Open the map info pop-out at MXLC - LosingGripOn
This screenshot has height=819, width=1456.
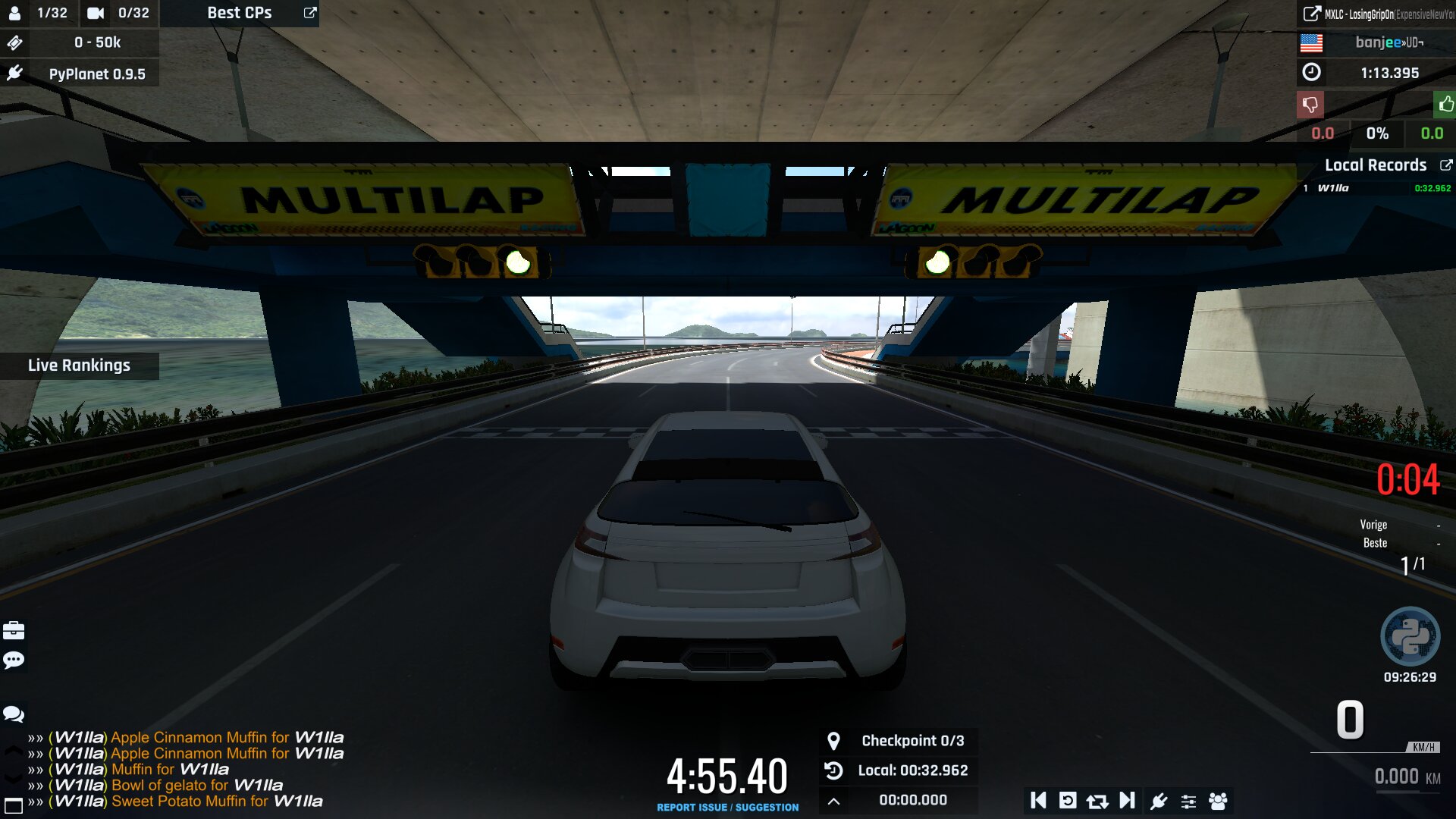click(x=1311, y=14)
